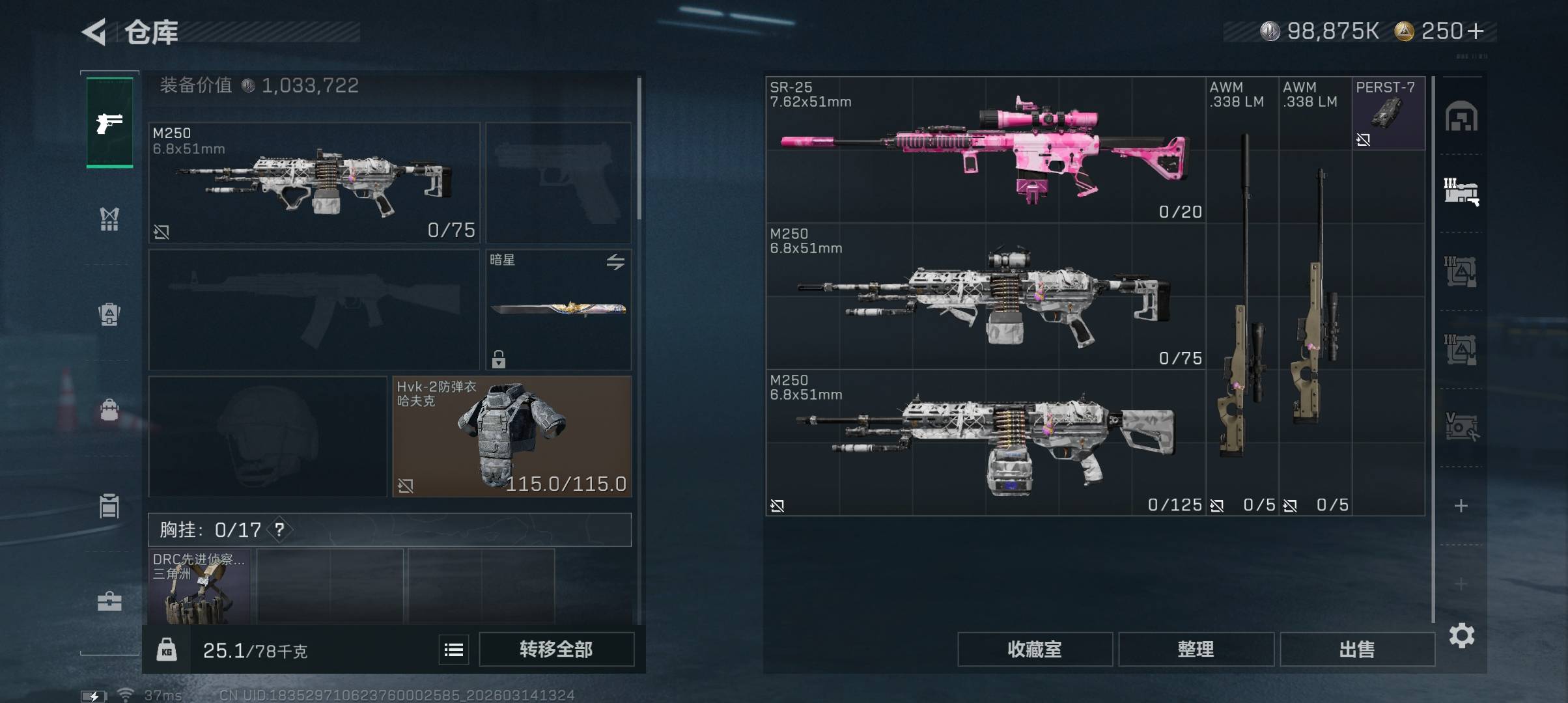Open the 收藏室 collection room
The height and width of the screenshot is (703, 1568).
(x=1034, y=649)
